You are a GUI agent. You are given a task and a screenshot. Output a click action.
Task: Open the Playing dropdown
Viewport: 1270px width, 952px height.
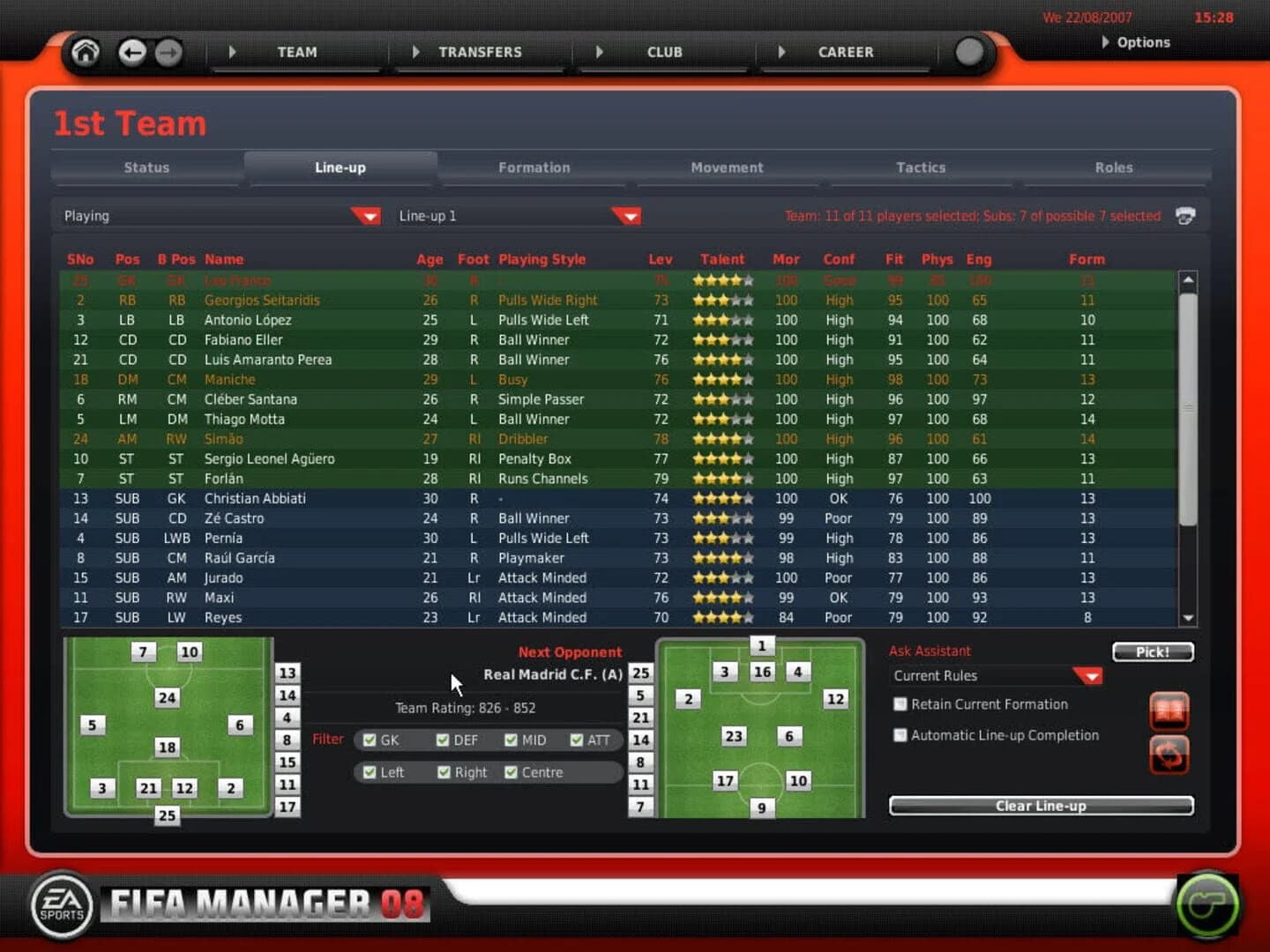click(366, 215)
